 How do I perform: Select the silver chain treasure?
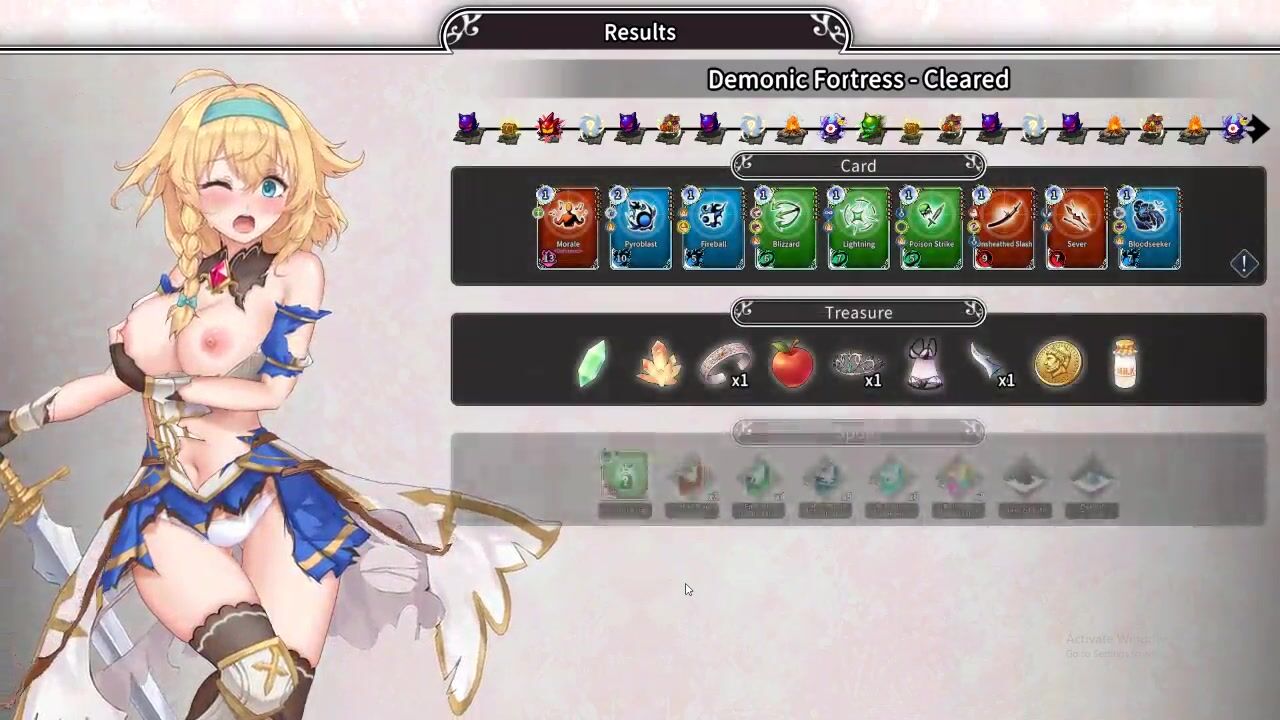(857, 364)
